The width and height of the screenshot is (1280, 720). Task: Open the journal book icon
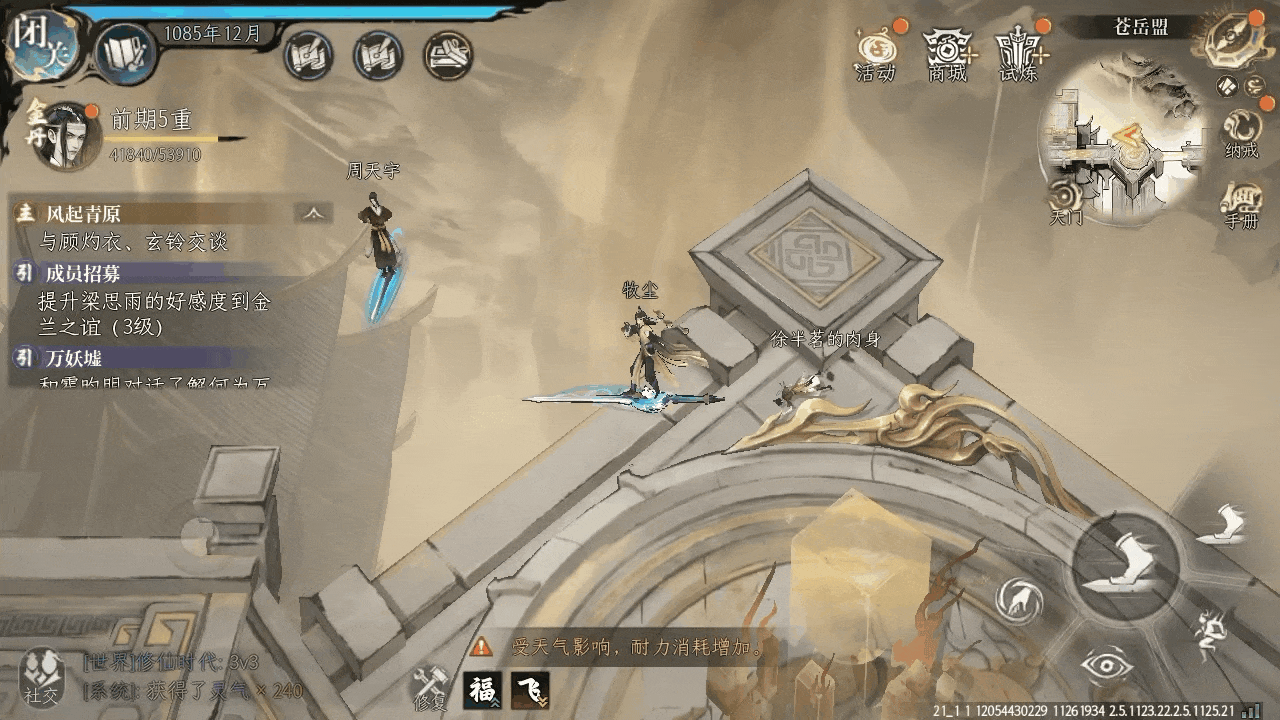pos(126,54)
